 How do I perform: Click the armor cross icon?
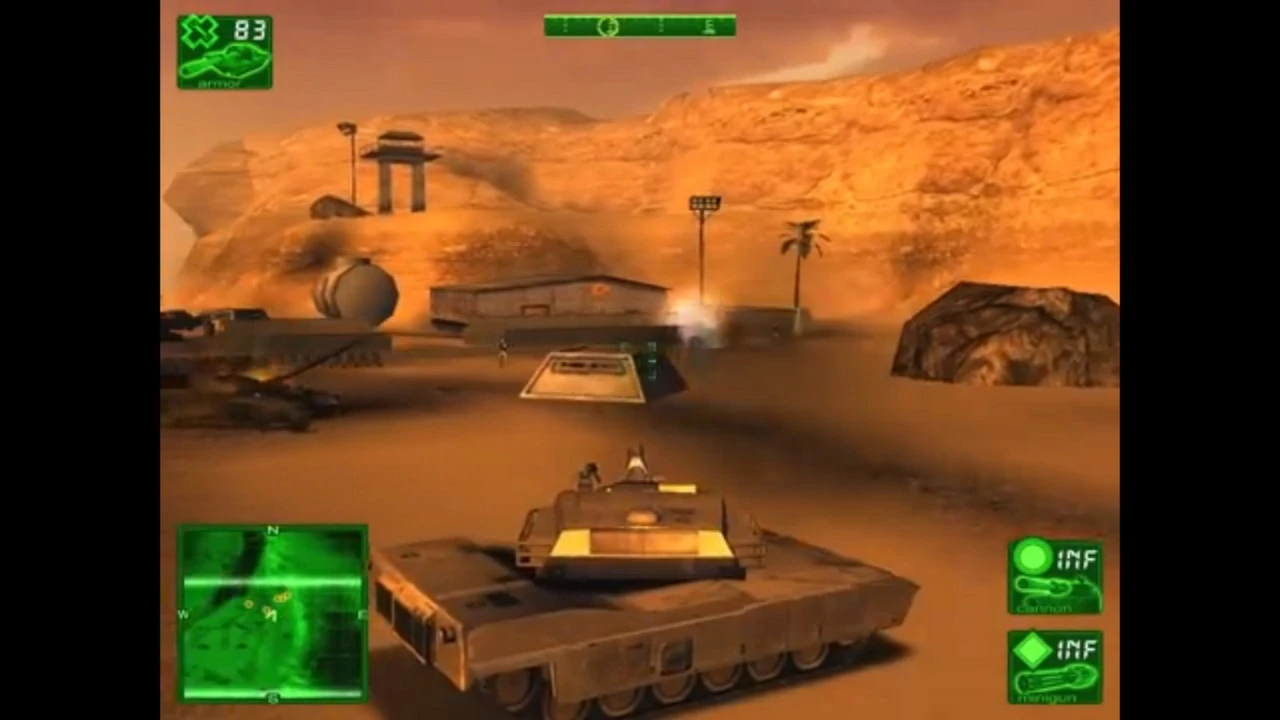pos(200,30)
